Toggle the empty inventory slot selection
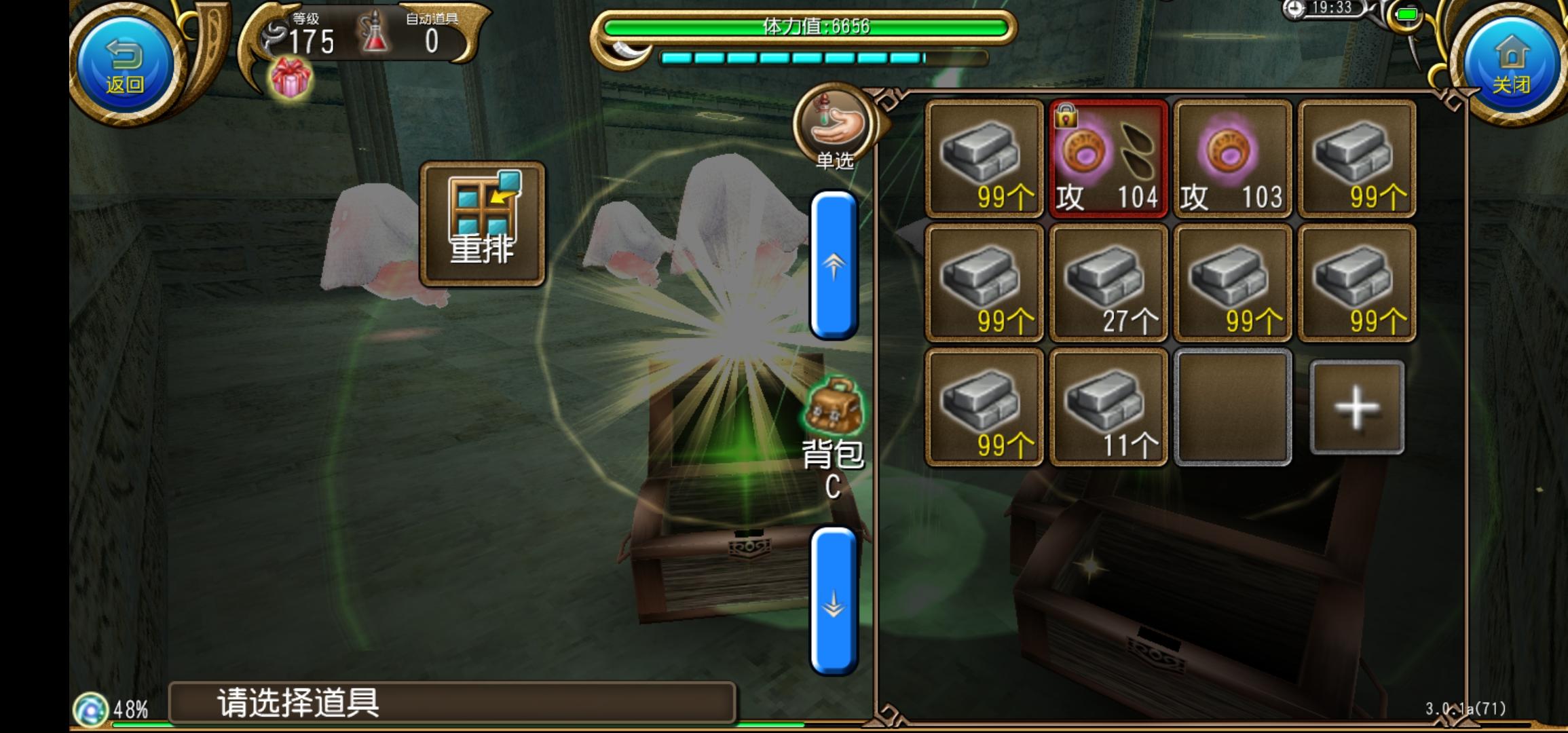1568x733 pixels. click(x=1233, y=406)
